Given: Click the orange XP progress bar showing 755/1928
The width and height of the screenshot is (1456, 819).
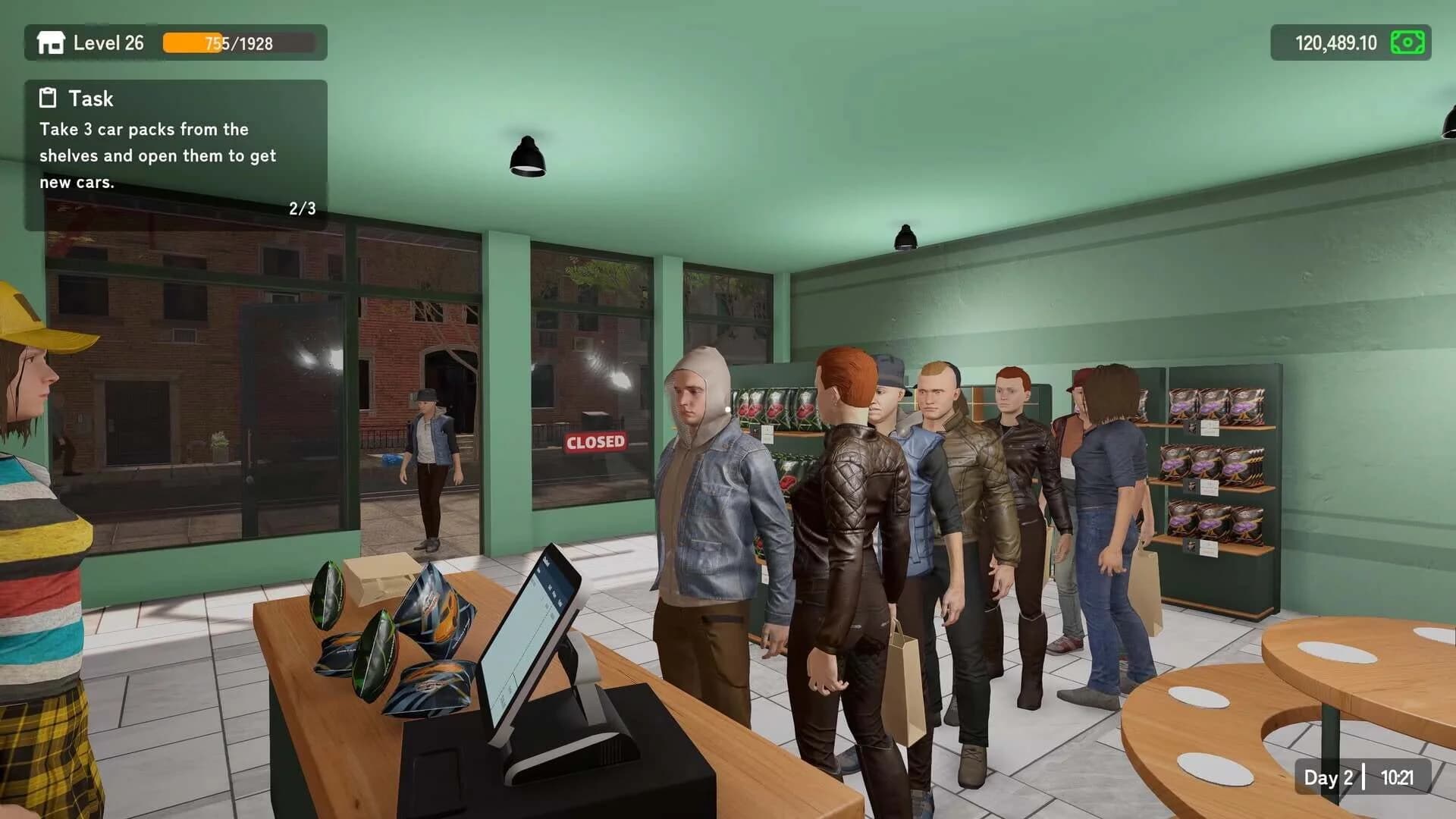Looking at the screenshot, I should (x=239, y=43).
